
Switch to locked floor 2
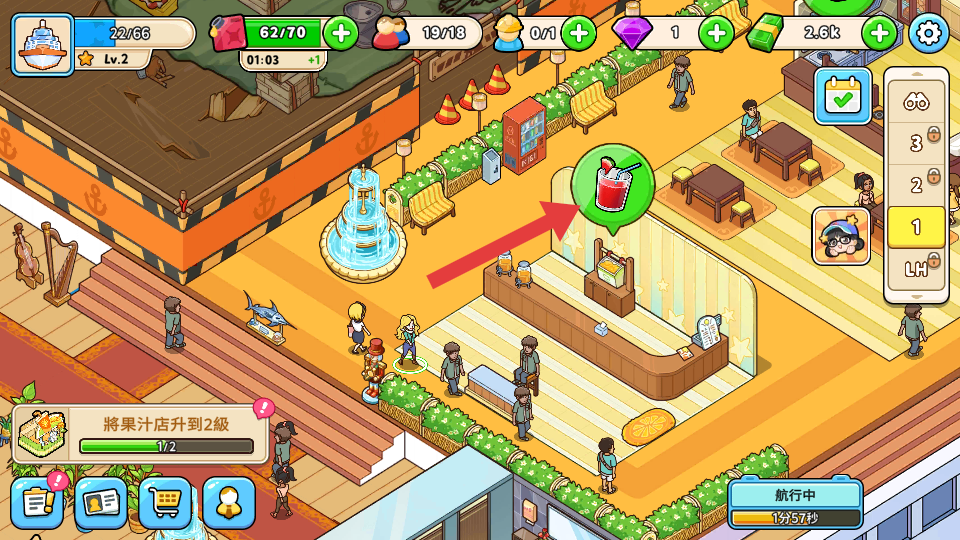916,185
